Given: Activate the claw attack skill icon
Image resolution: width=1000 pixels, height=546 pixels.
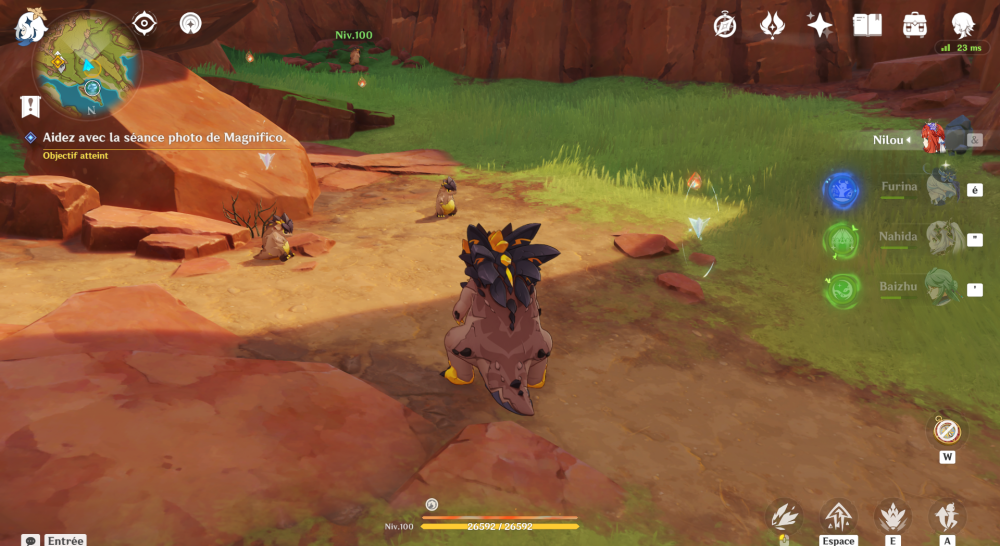Looking at the screenshot, I should [783, 516].
